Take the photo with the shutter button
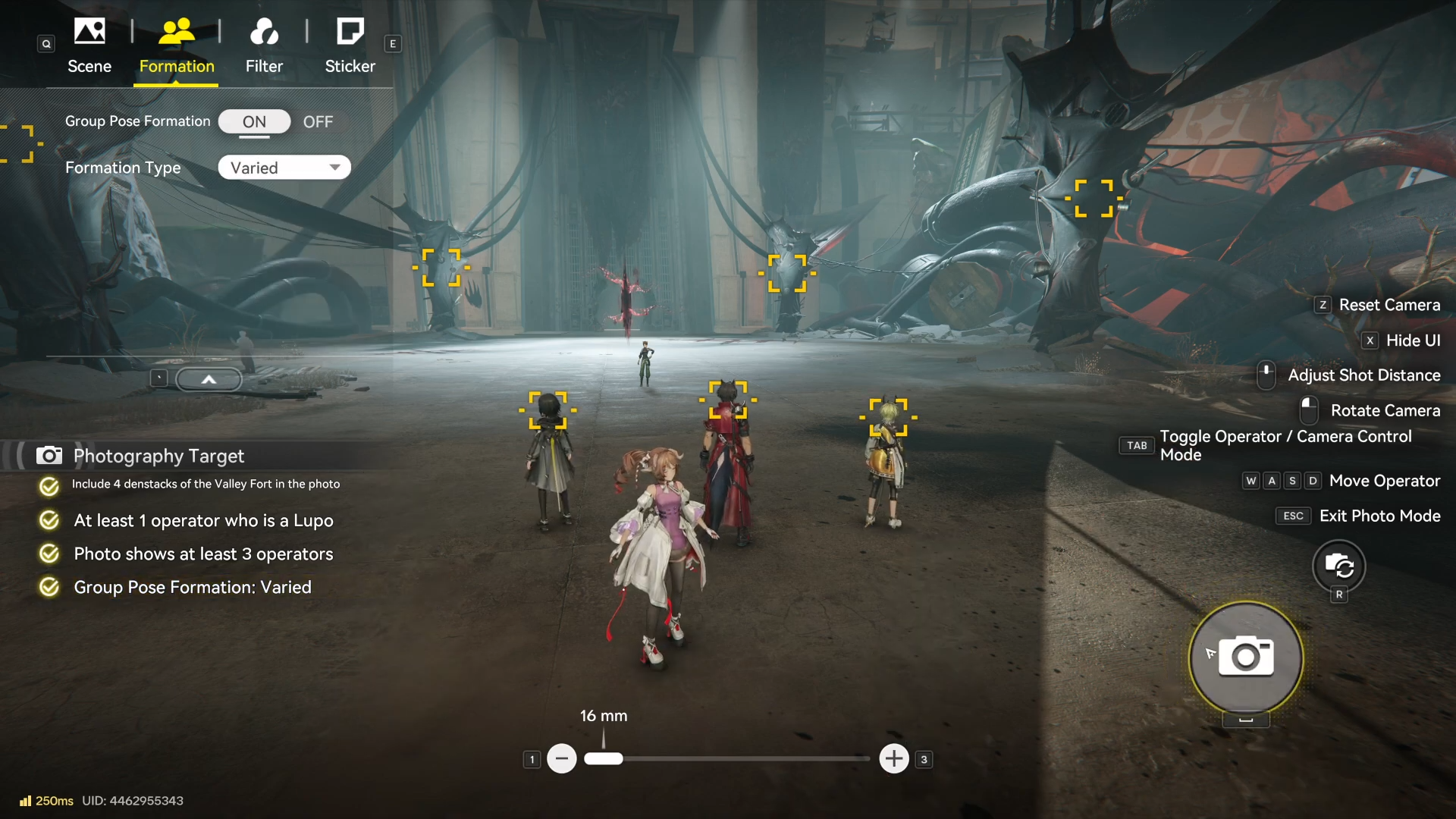1456x819 pixels. pyautogui.click(x=1246, y=657)
